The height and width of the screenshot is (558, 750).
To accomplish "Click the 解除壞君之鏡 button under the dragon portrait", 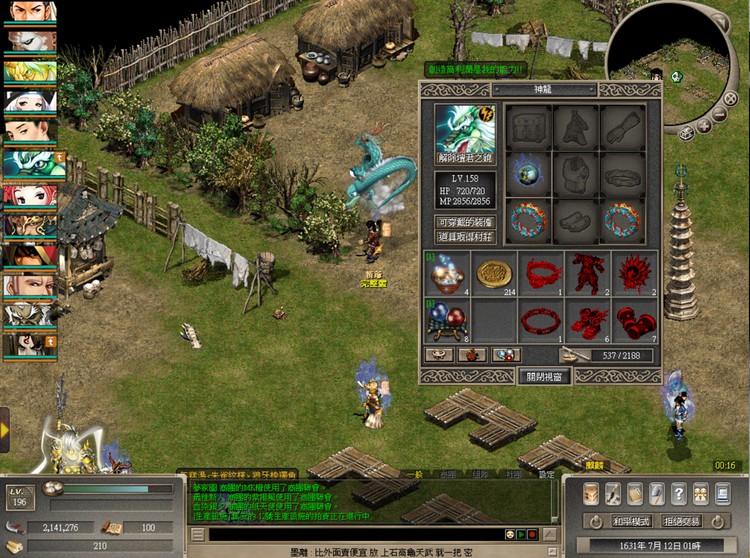I will tap(465, 158).
